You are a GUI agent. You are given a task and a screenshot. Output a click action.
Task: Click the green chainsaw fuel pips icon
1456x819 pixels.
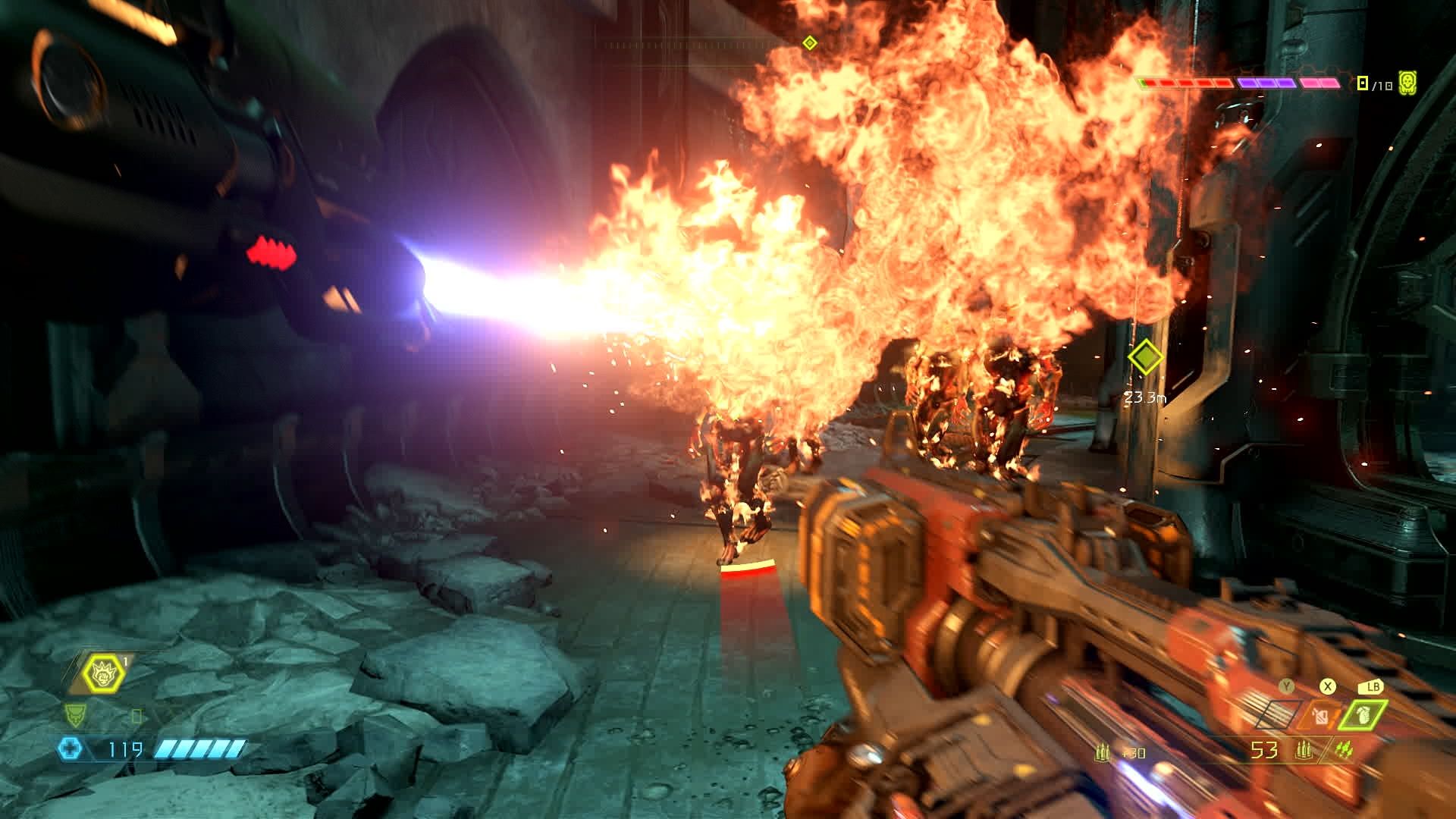coord(1344,751)
